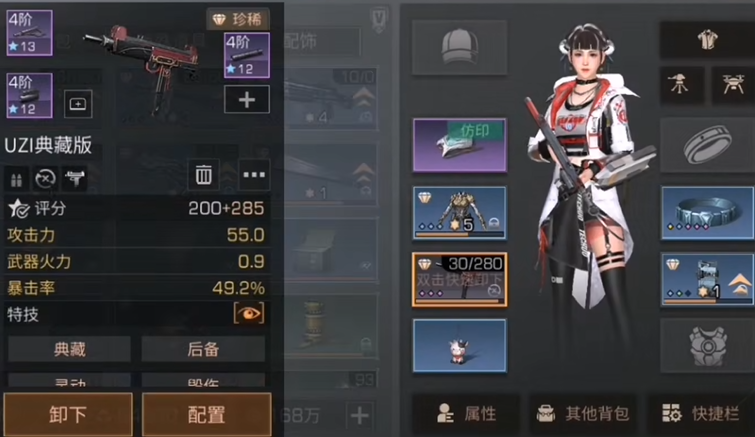Unequip the weapon with the 卸下 button
Viewport: 755px width, 437px height.
tap(66, 414)
